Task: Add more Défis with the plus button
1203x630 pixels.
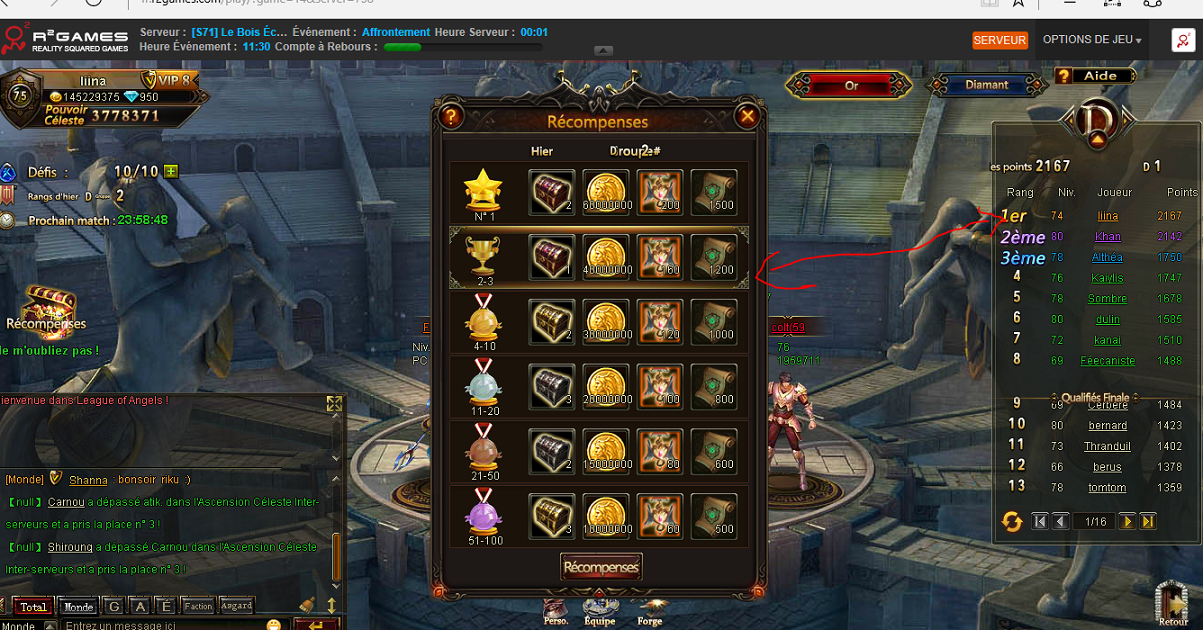Action: [x=171, y=171]
